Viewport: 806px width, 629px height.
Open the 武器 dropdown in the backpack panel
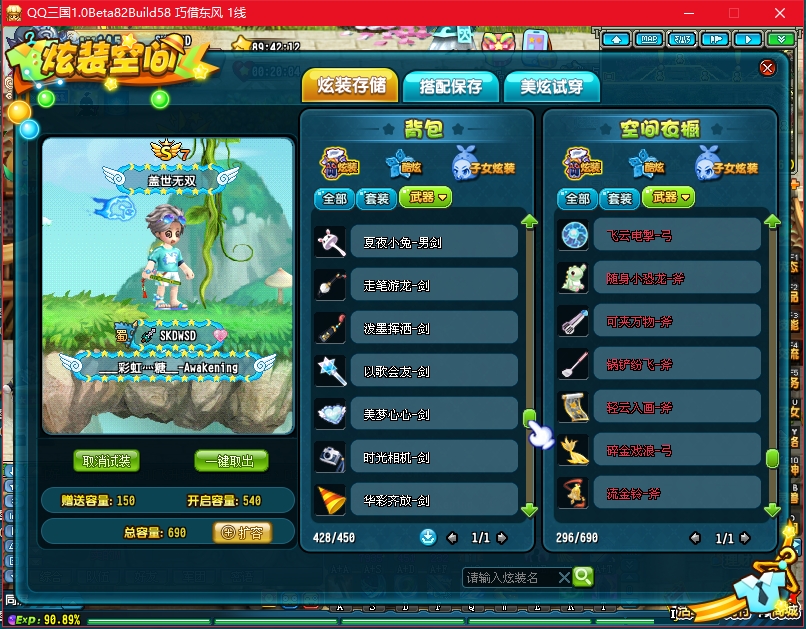pos(426,198)
